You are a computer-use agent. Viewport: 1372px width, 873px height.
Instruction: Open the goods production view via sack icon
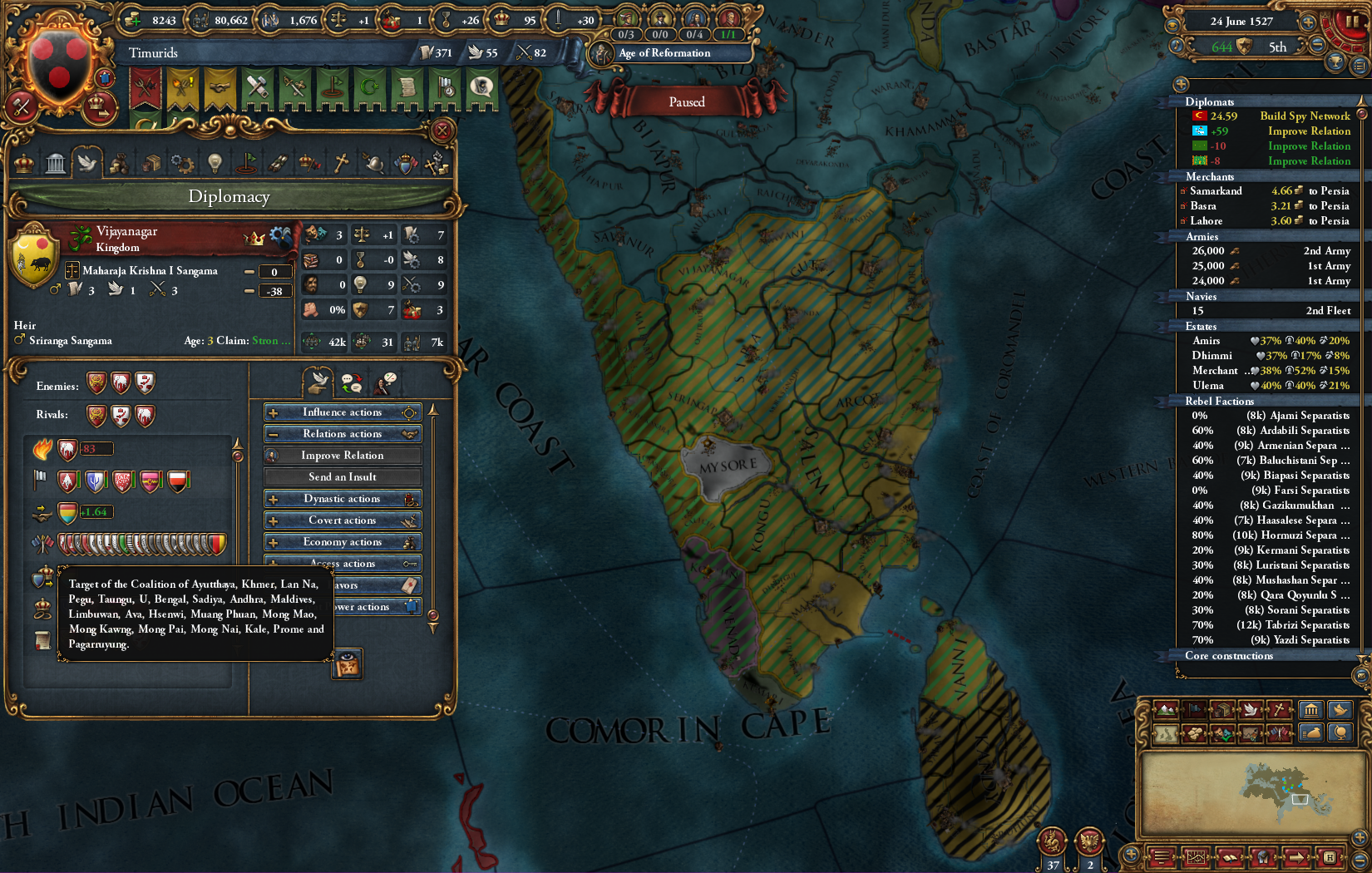1312,733
